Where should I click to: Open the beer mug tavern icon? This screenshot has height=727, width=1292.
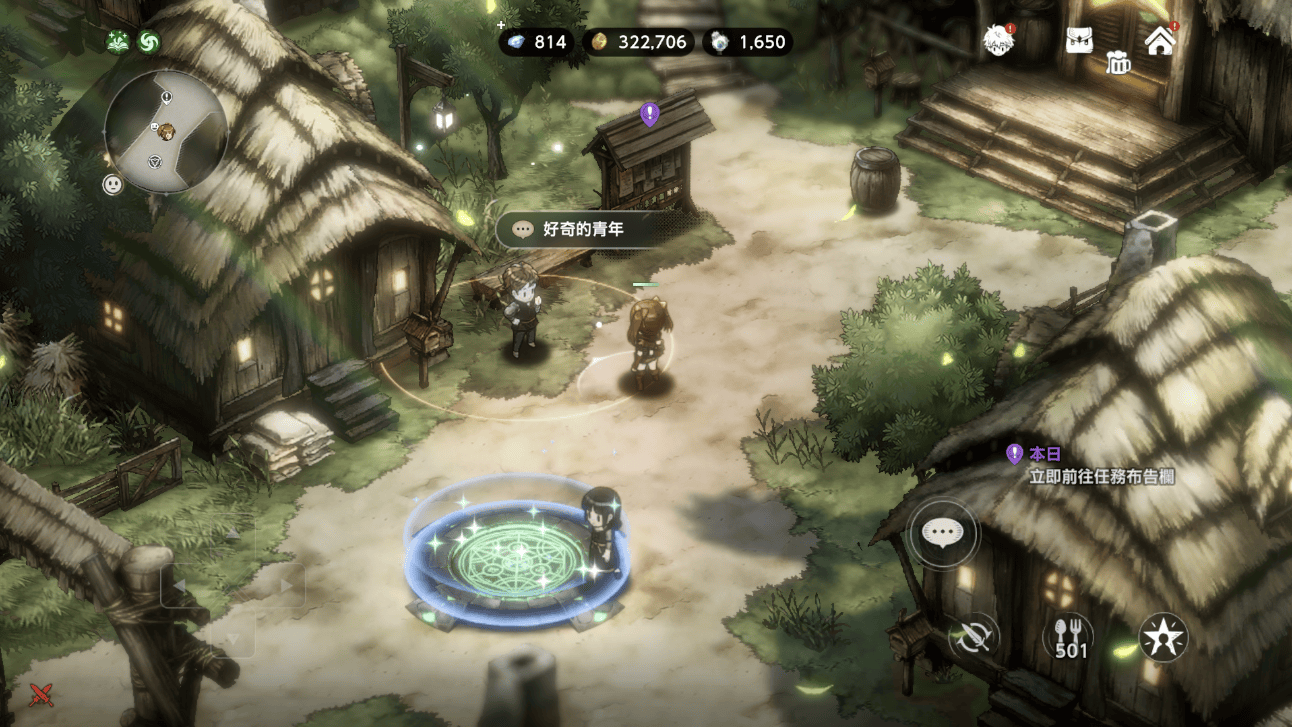1117,63
